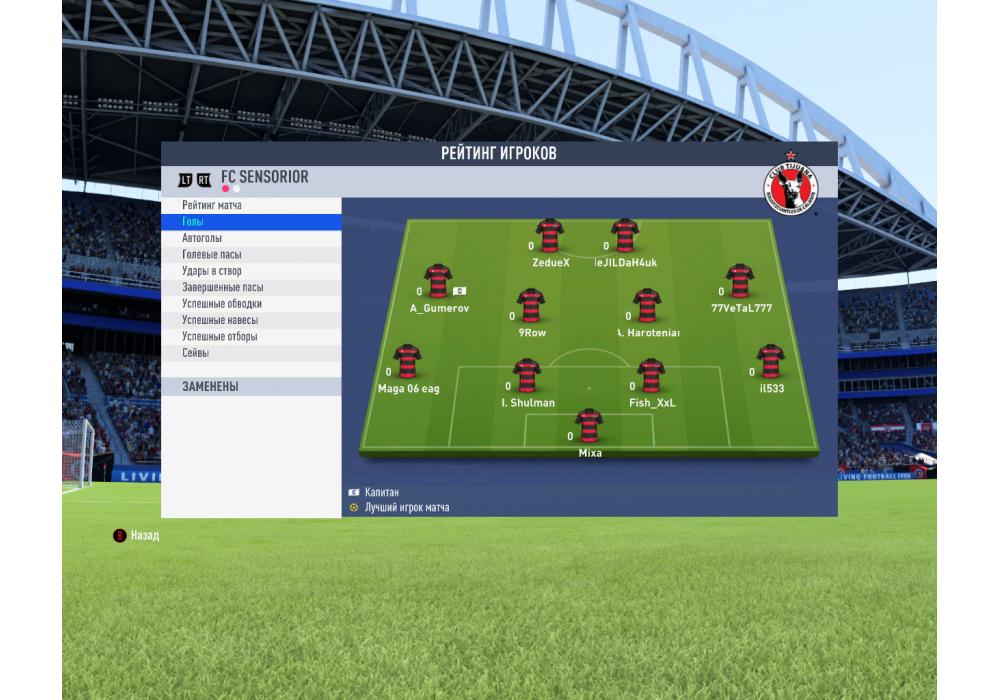Image resolution: width=1000 pixels, height=700 pixels.
Task: View Завершенные пасы ratings
Action: (x=250, y=287)
